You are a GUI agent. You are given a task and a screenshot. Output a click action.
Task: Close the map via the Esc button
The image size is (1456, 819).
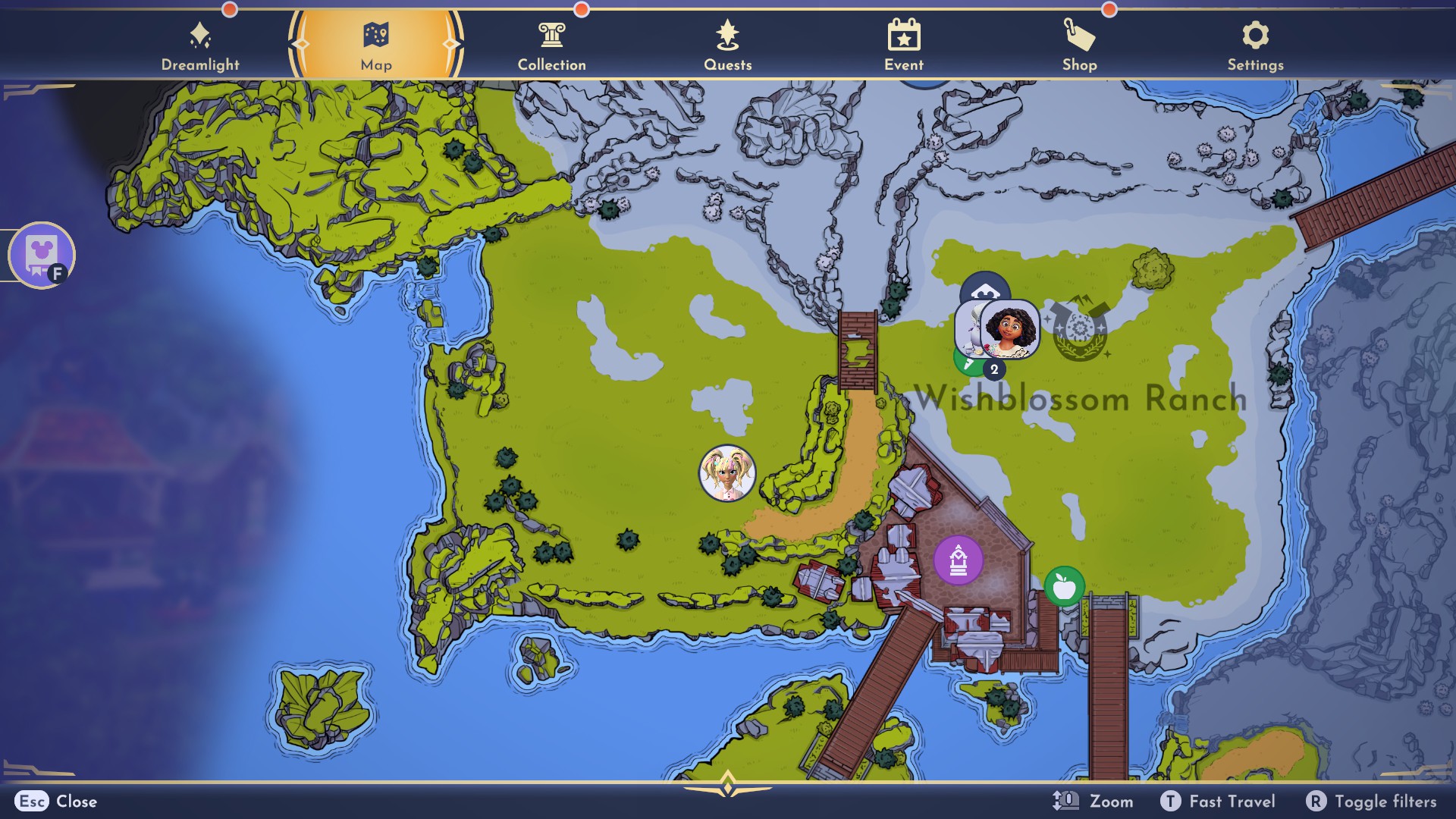31,802
